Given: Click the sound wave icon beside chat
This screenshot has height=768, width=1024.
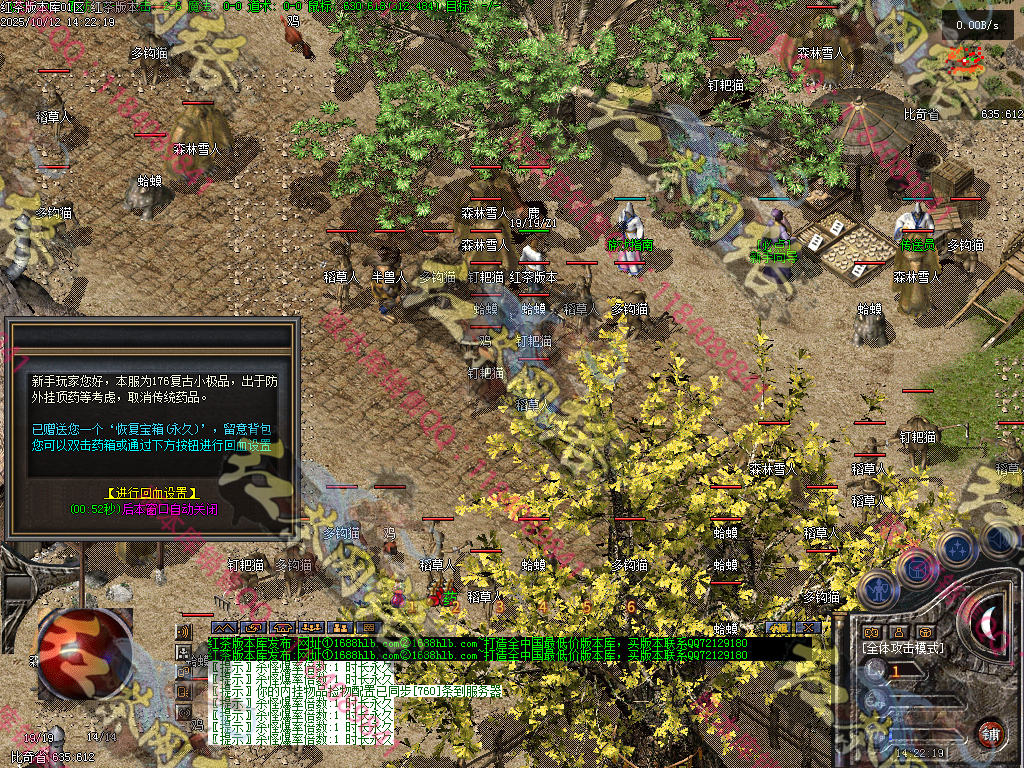Looking at the screenshot, I should tap(183, 632).
